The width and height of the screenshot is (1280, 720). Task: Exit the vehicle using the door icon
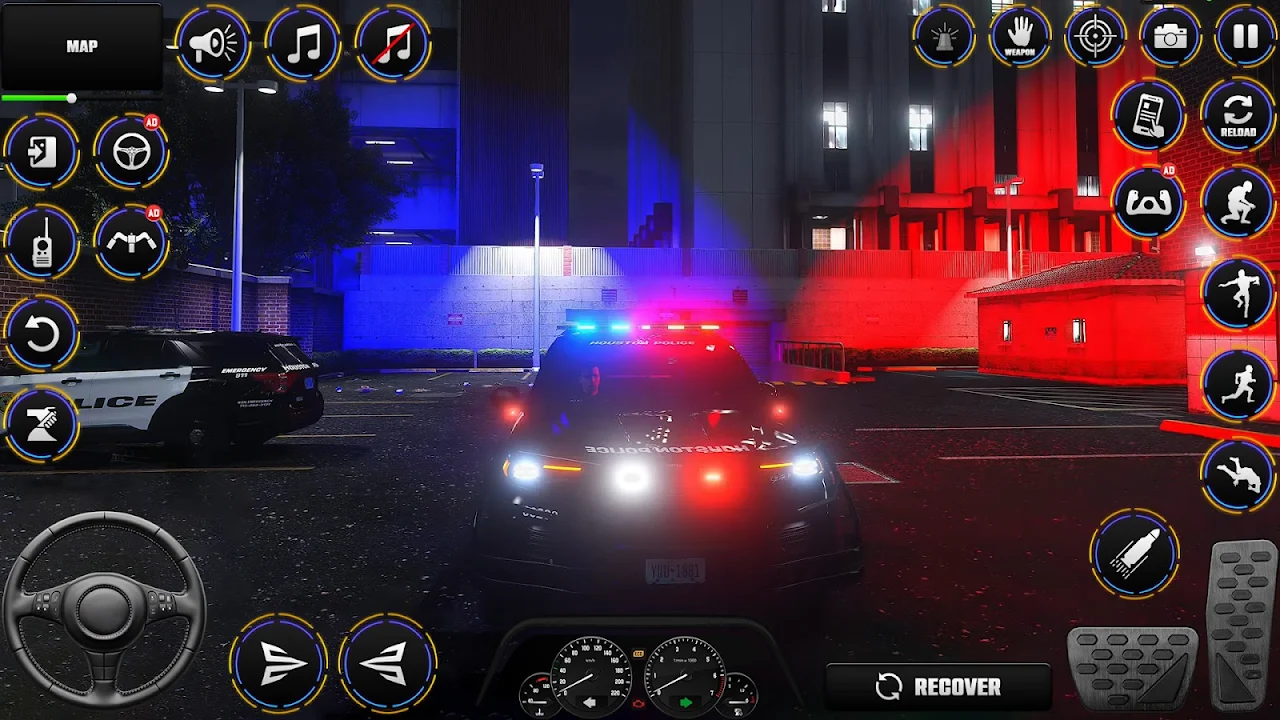[x=41, y=152]
